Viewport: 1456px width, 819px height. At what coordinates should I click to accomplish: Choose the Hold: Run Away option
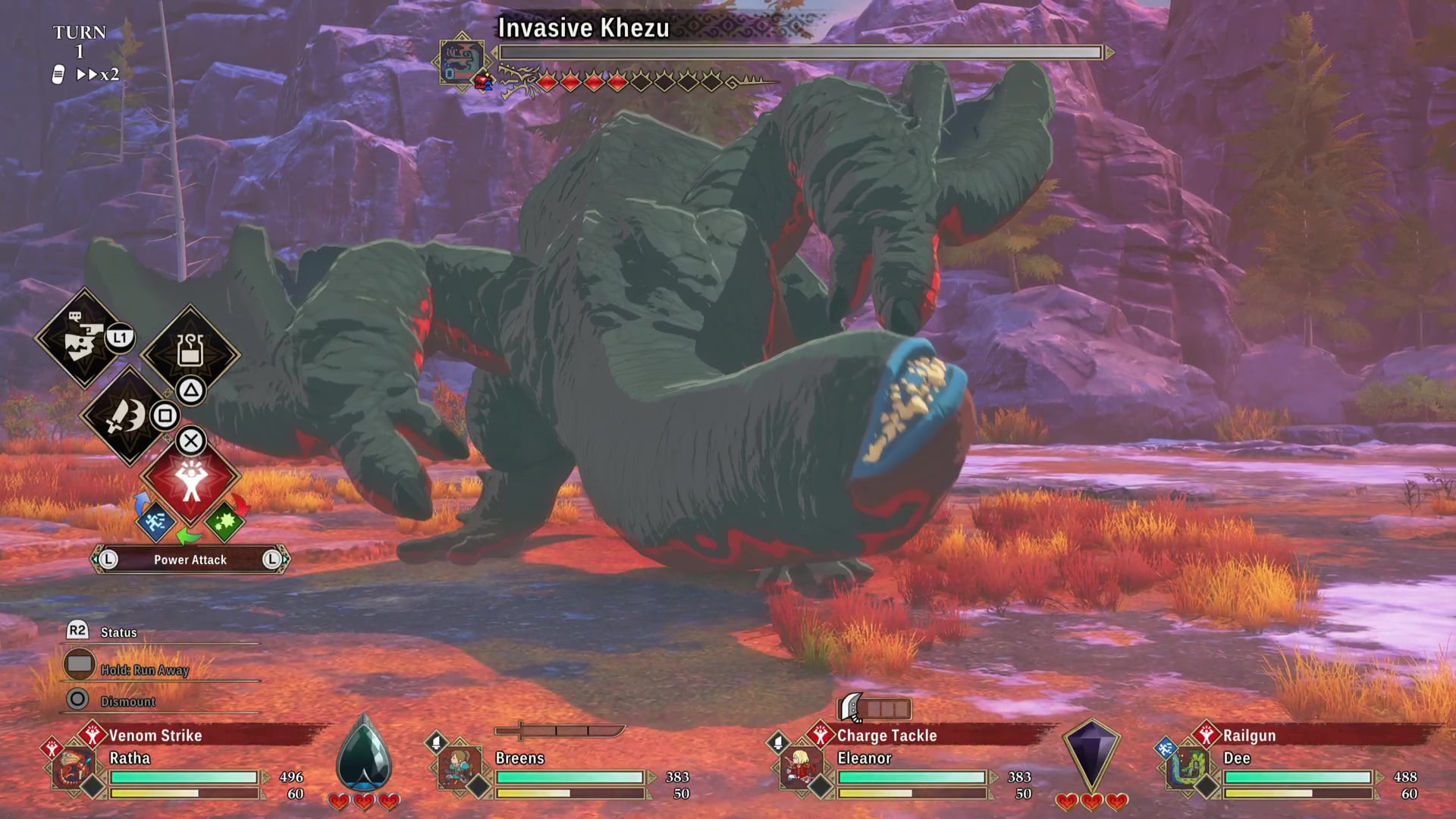click(144, 670)
